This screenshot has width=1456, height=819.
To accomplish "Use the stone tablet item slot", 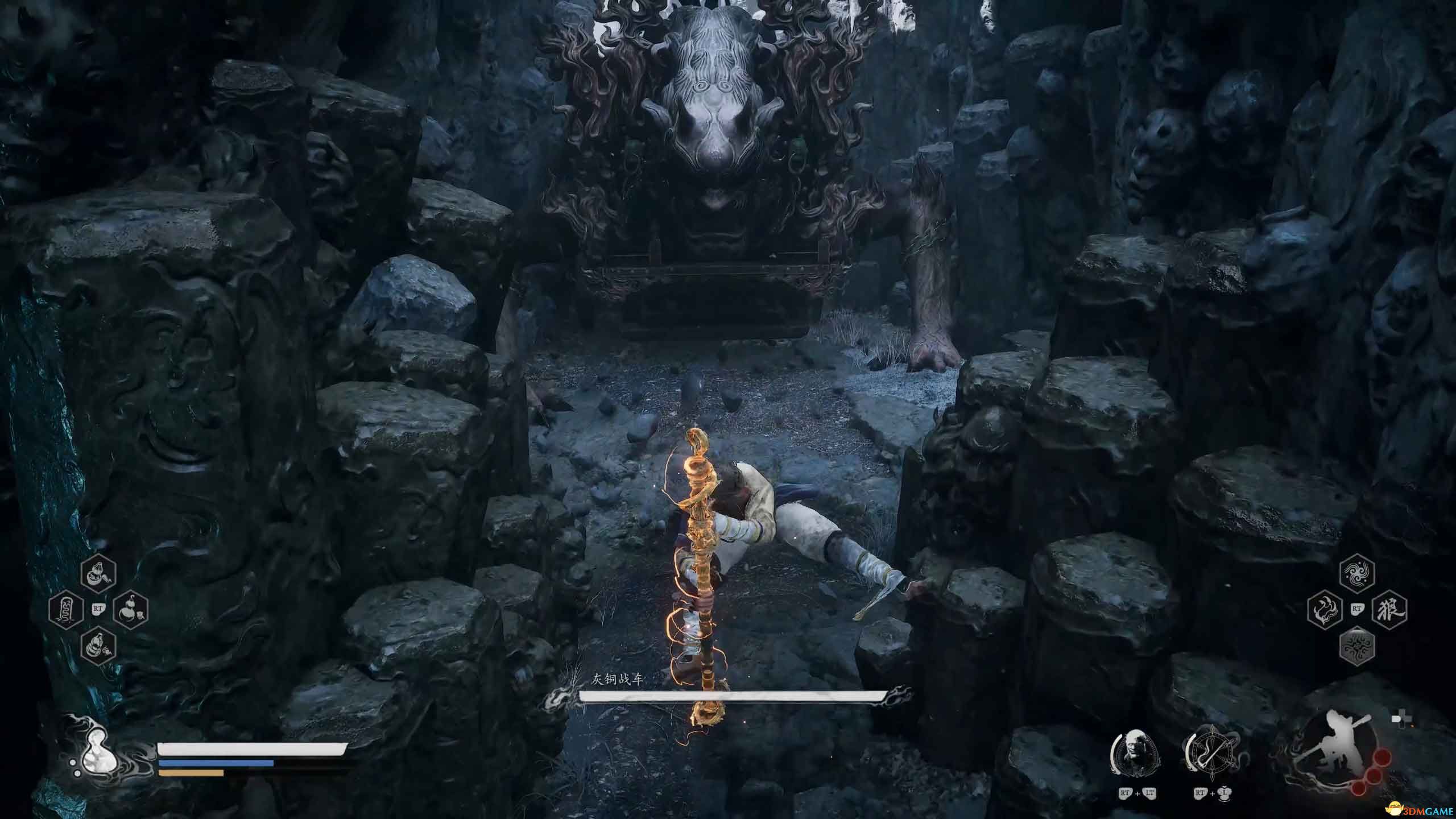I will (x=67, y=610).
